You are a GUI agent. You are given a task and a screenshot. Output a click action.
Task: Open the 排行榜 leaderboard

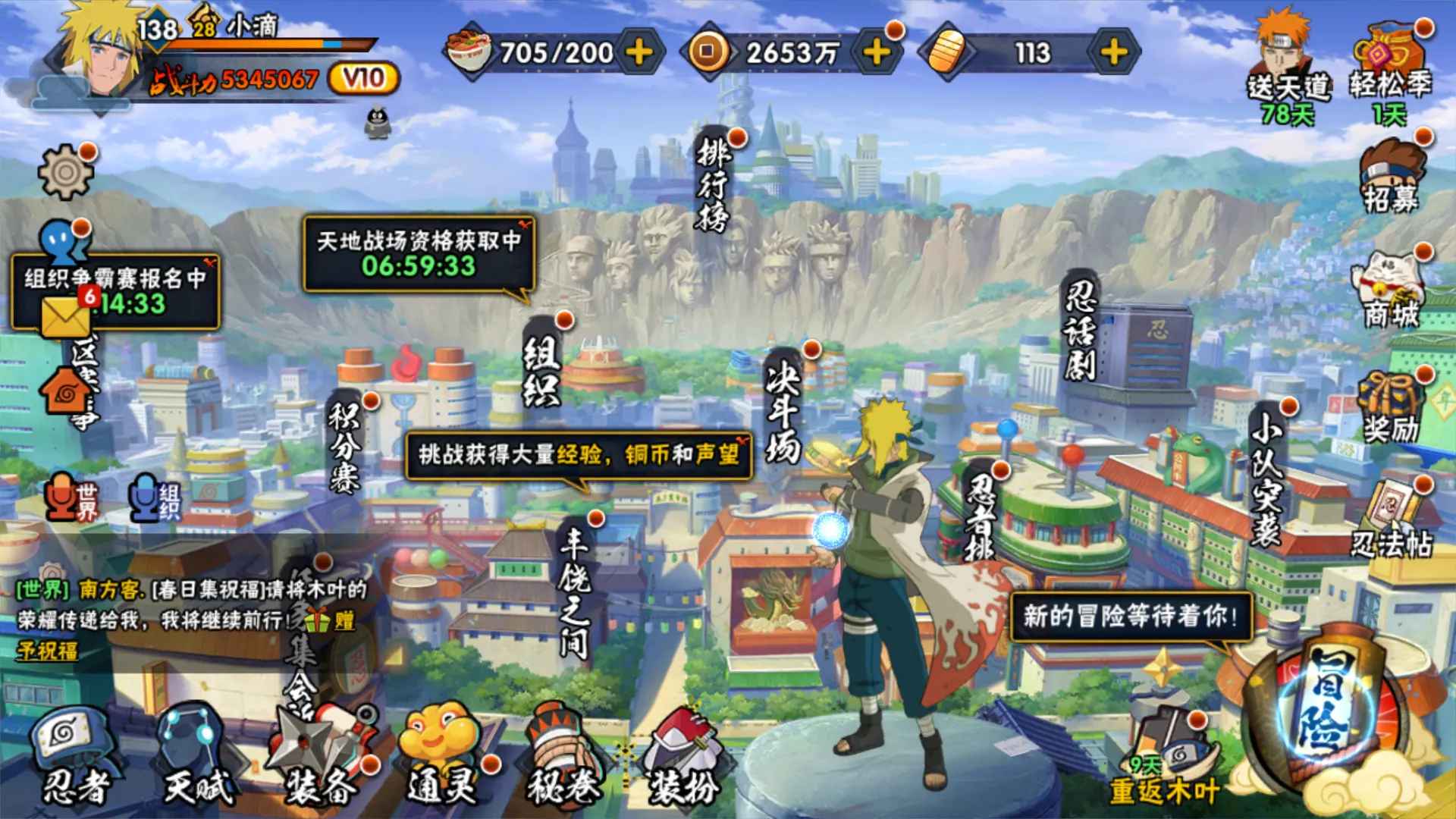point(713,184)
